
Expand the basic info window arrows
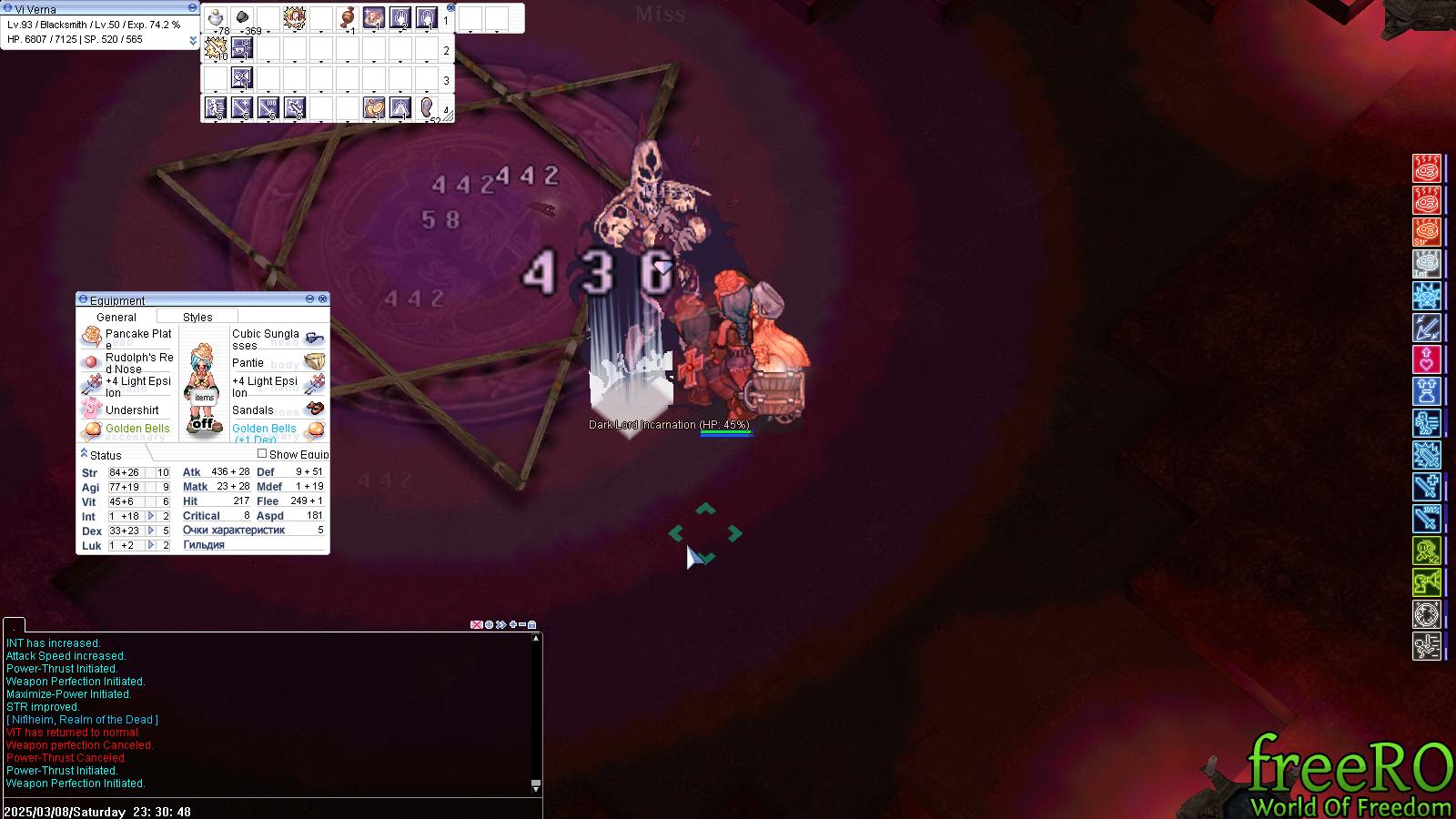click(x=193, y=40)
